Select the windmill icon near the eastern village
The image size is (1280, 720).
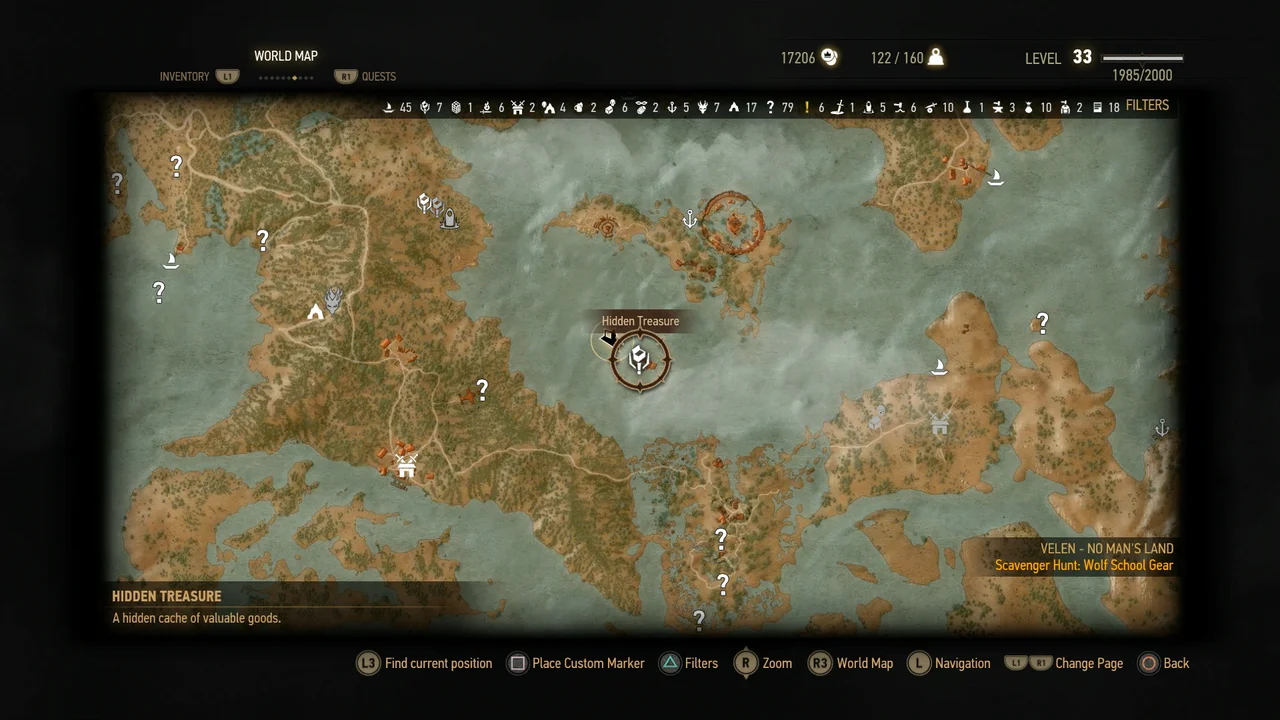(938, 424)
